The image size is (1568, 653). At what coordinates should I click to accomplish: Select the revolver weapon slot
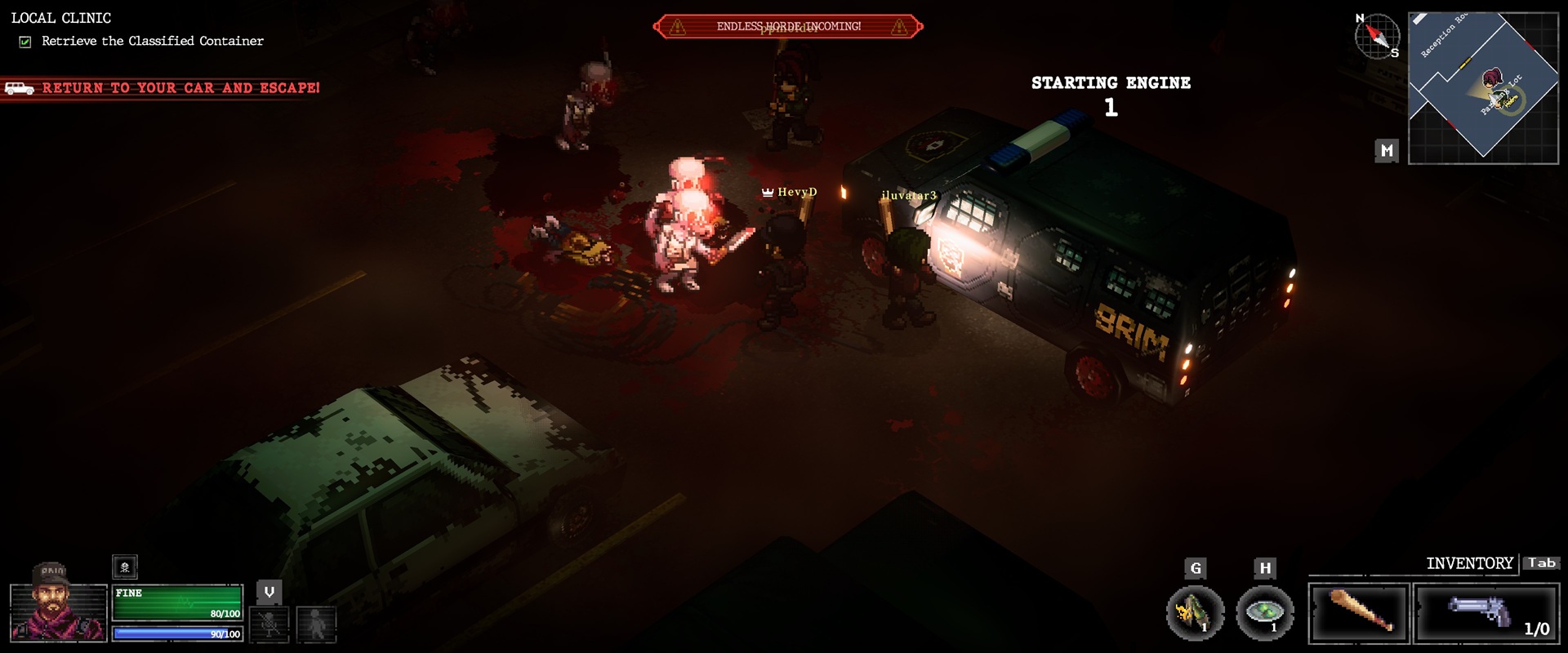[x=1486, y=612]
